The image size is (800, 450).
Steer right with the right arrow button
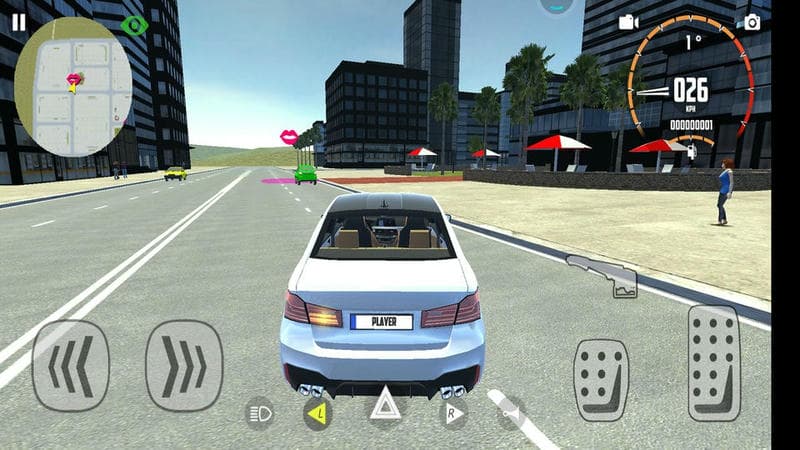(x=184, y=365)
